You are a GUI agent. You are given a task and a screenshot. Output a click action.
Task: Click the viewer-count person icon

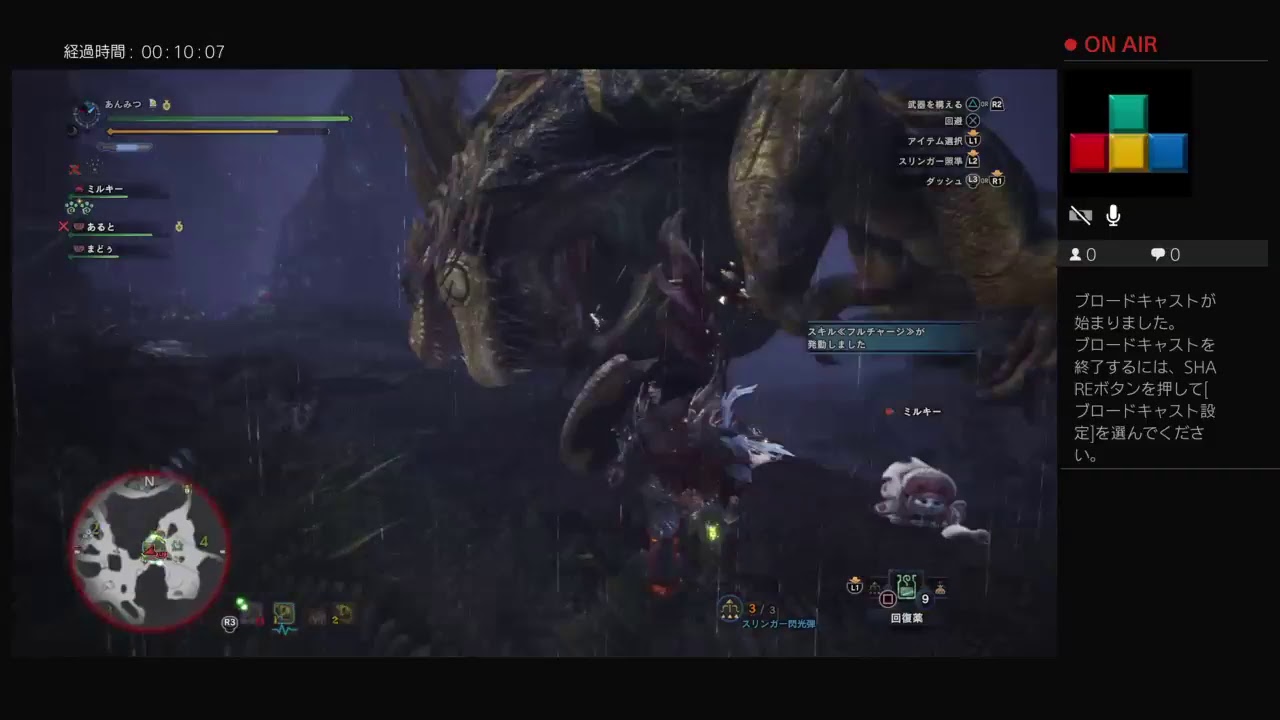point(1073,254)
